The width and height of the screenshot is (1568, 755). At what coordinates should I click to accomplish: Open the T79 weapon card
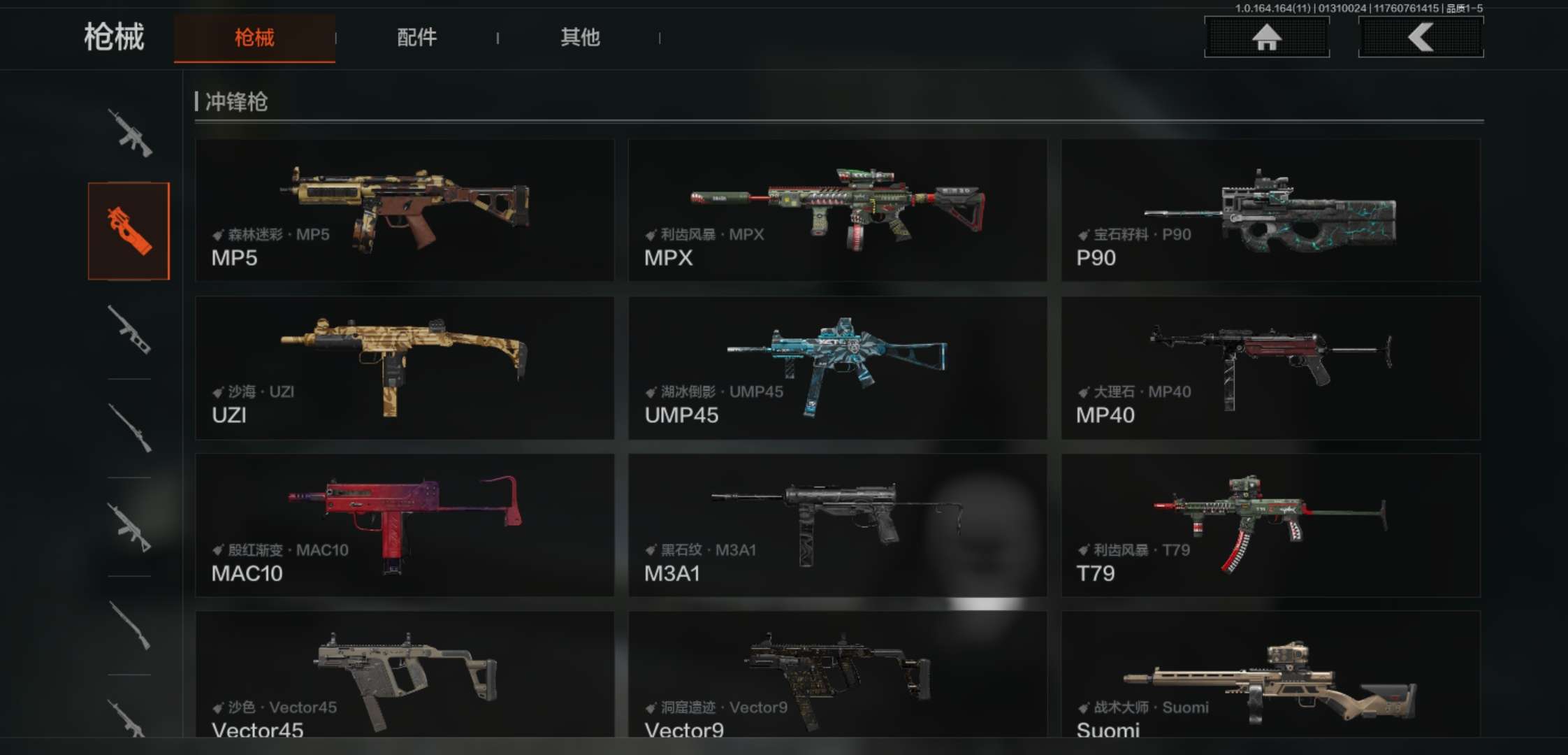click(1270, 526)
